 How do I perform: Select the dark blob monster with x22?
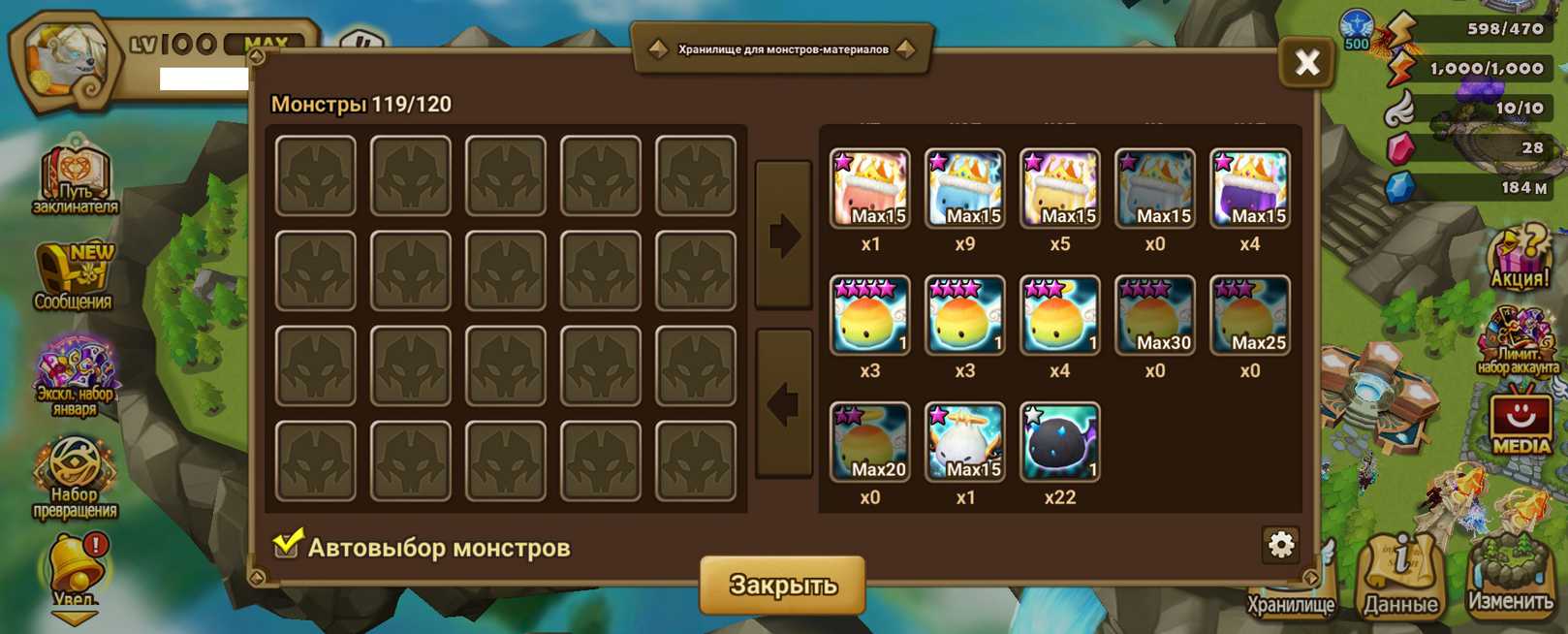click(1059, 442)
